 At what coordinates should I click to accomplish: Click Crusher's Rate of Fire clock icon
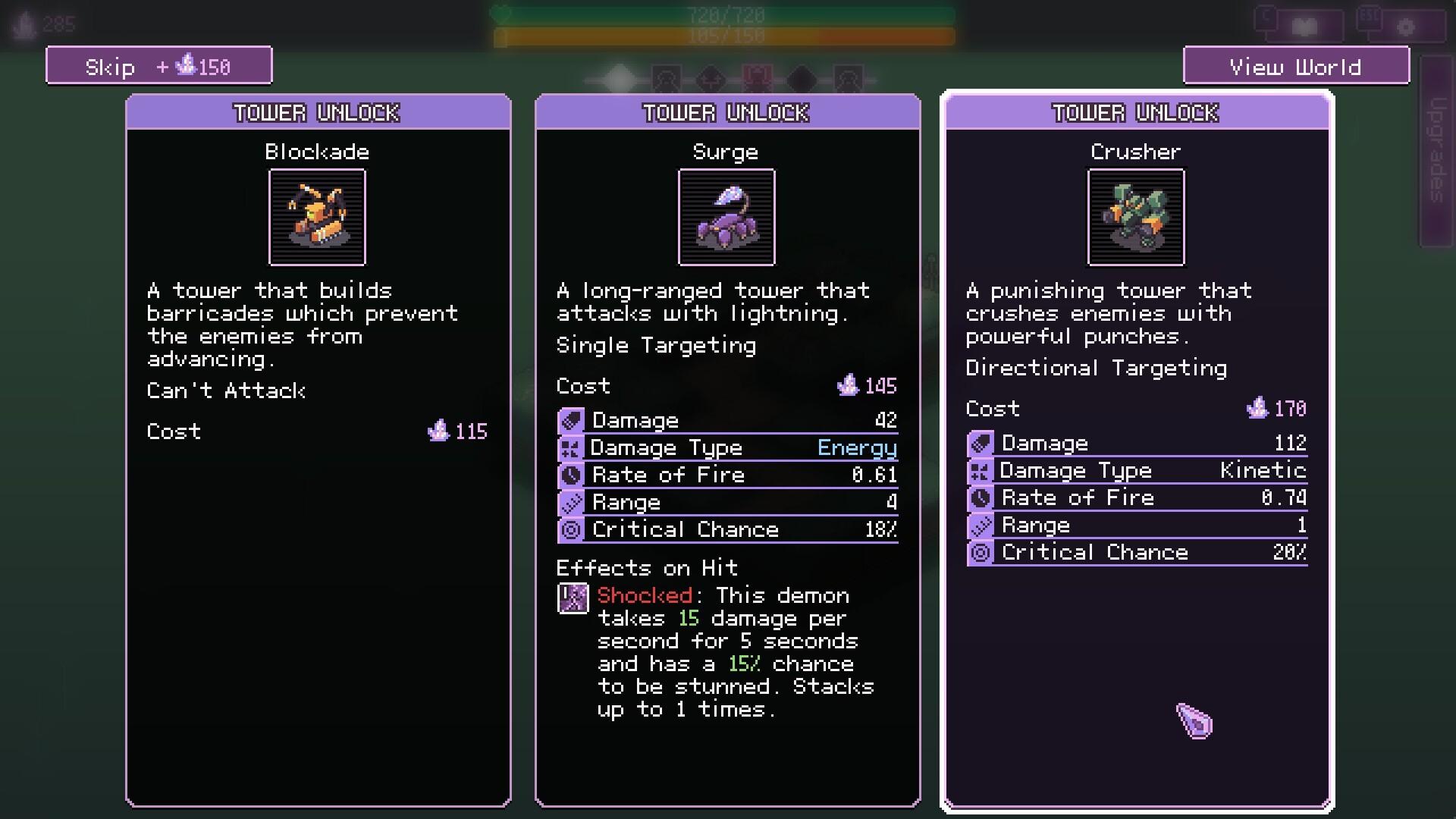click(x=981, y=497)
